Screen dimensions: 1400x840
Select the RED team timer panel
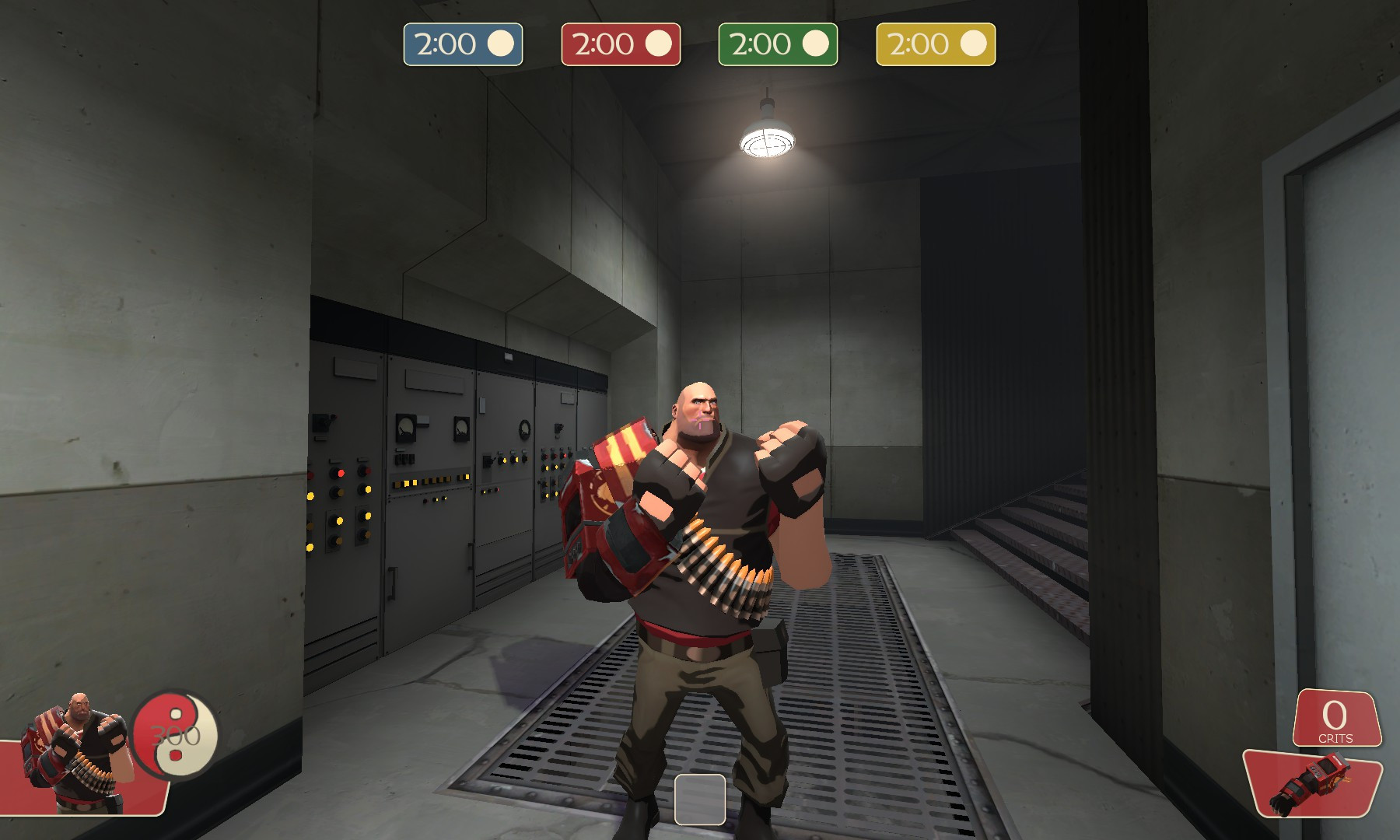(x=621, y=44)
